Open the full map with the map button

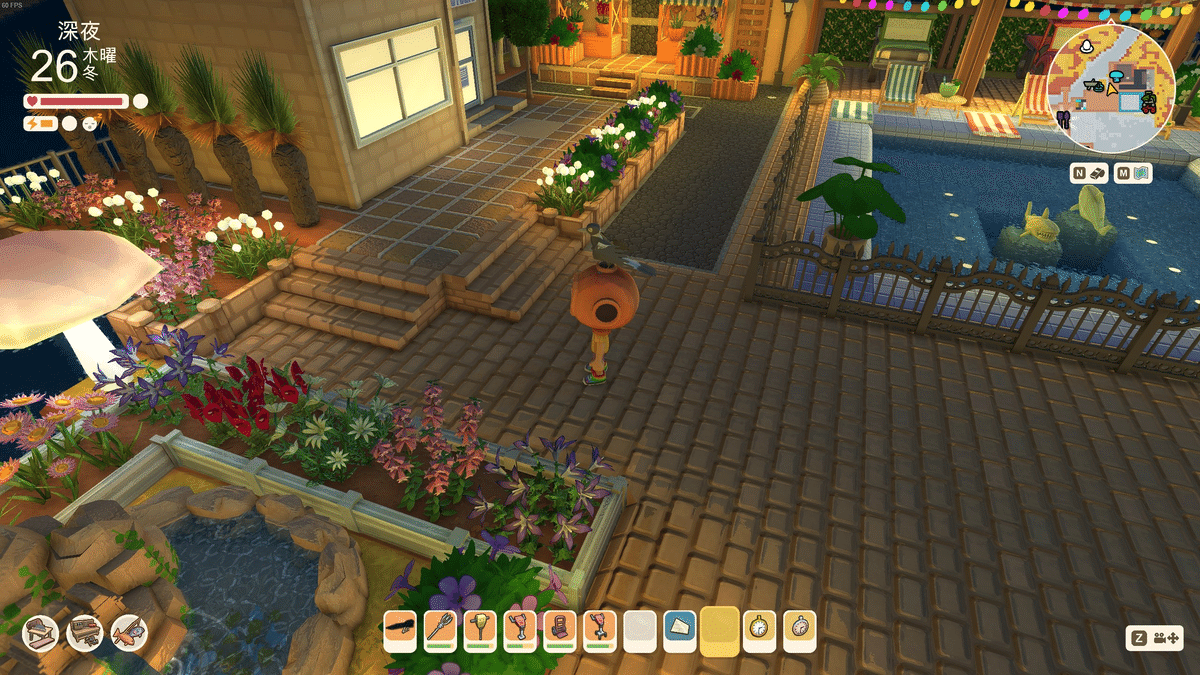[1134, 173]
